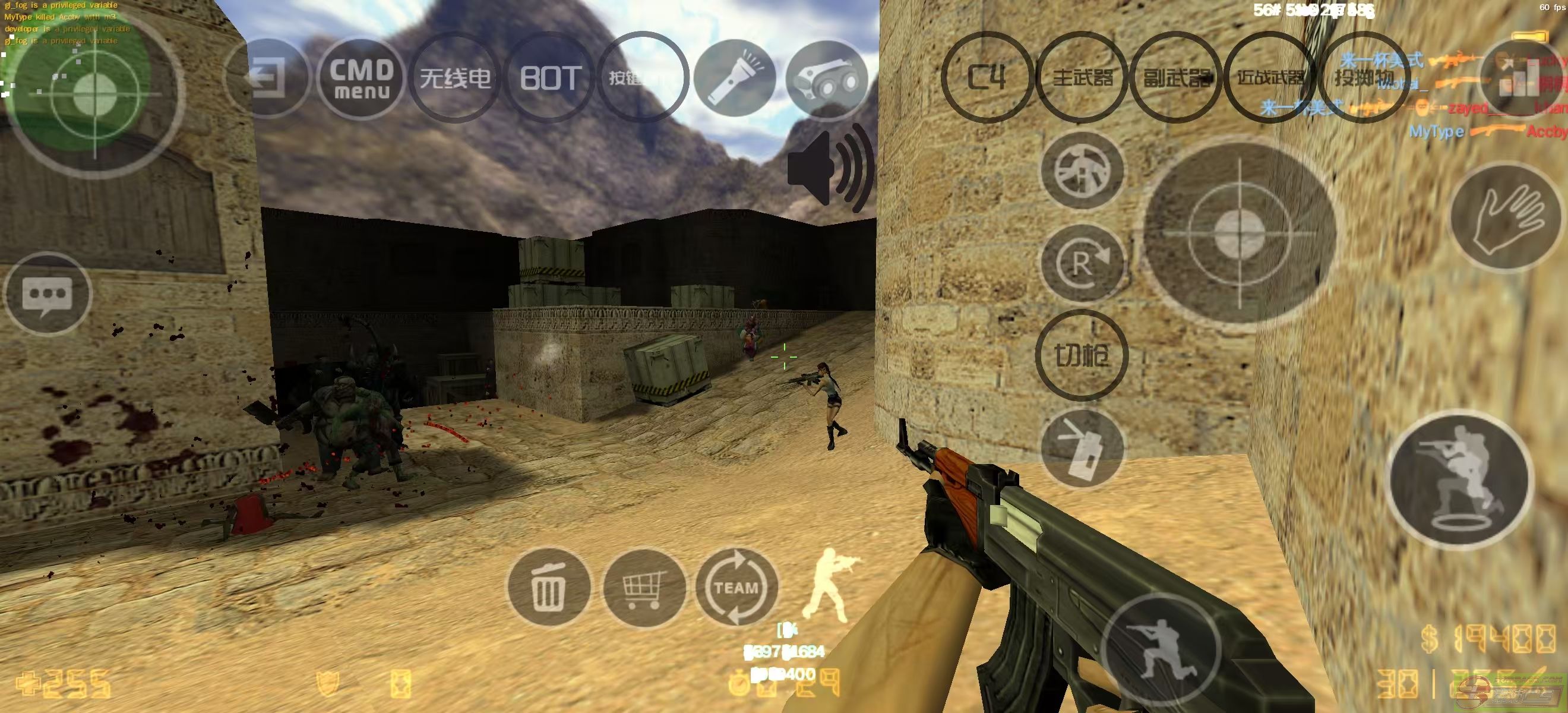Switch to 主武器 primary weapon

[x=1082, y=77]
